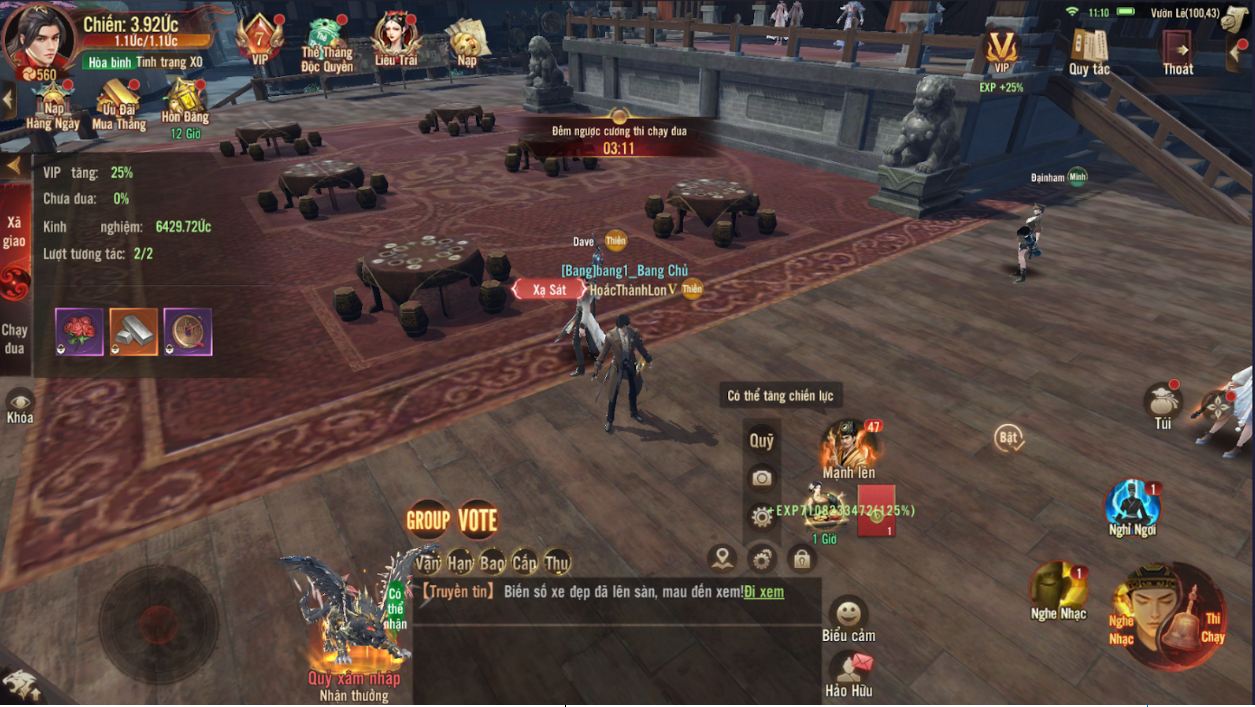Screen dimensions: 1255x707
Task: Open the Mạnh lên power-up icon
Action: click(849, 446)
